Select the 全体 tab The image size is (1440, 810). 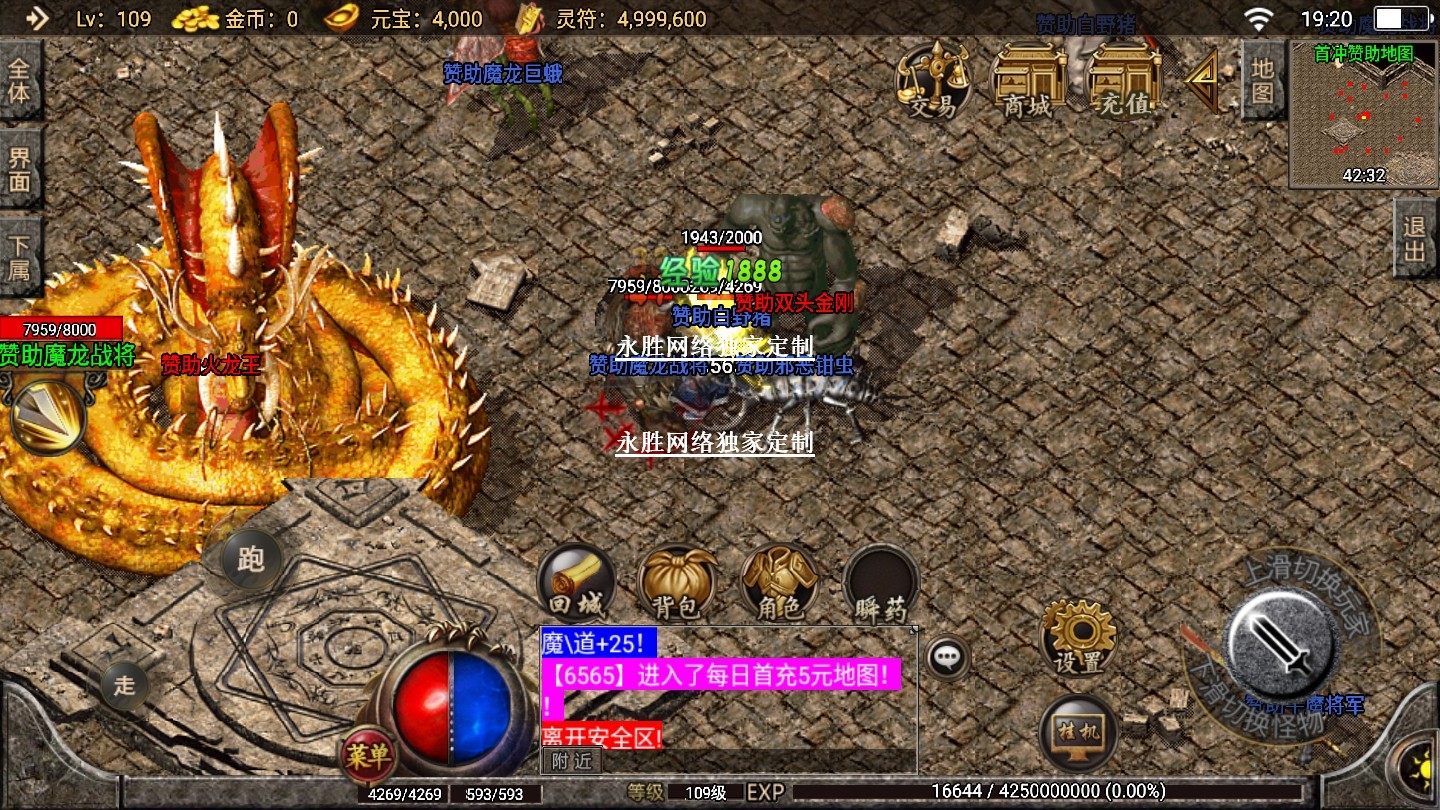(x=20, y=82)
